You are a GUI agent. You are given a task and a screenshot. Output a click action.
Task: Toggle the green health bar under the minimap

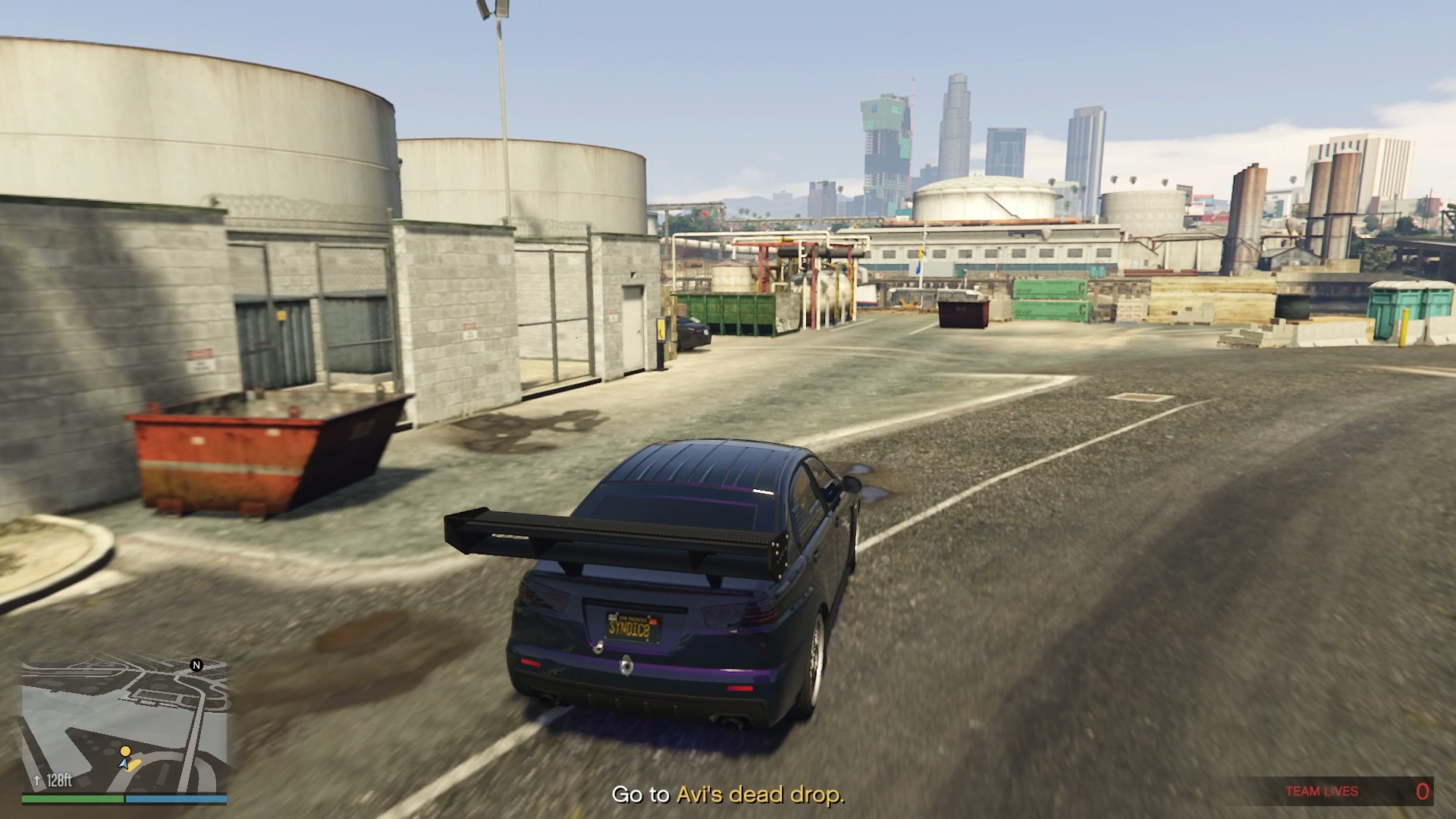[x=74, y=799]
